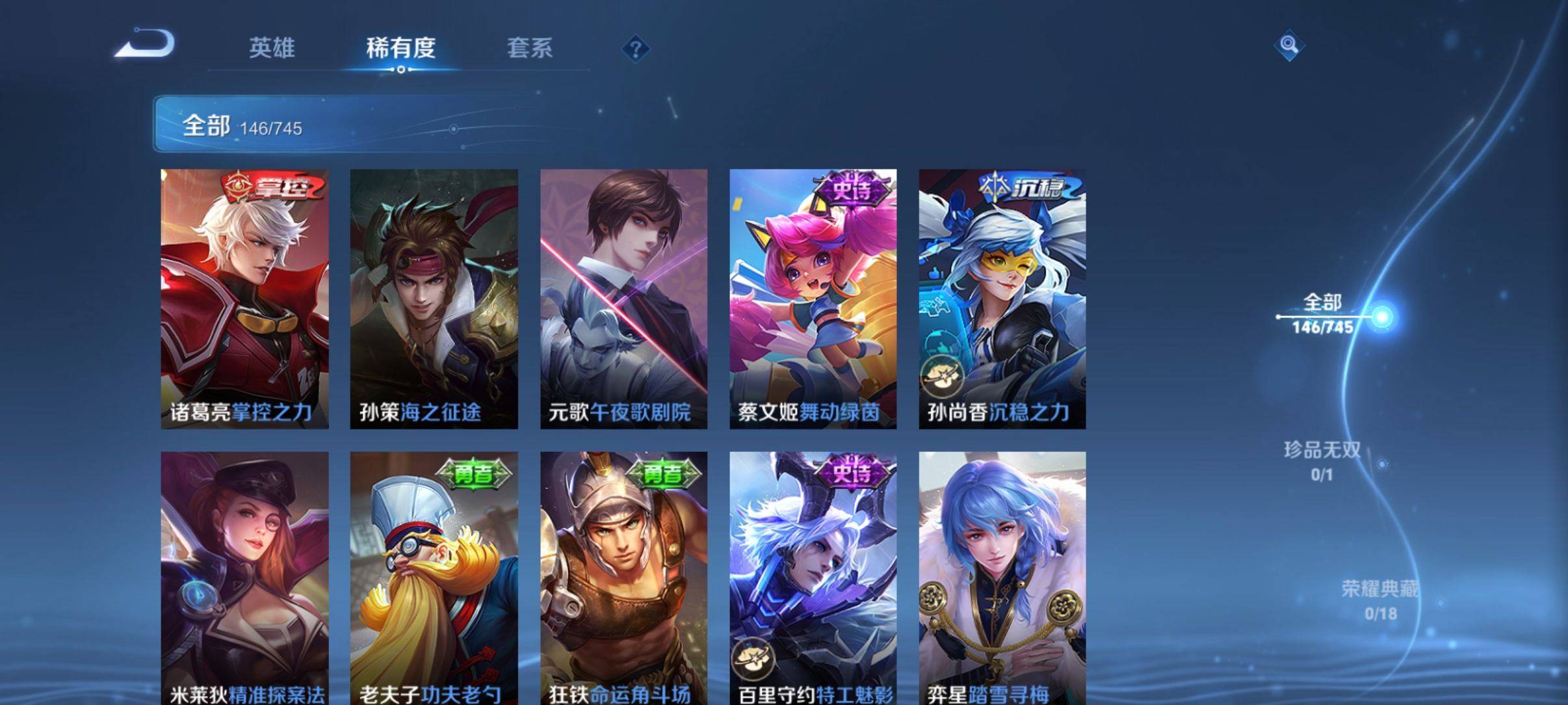Show the 荣耀典藏 rarity category
Viewport: 1568px width, 705px height.
(1379, 600)
